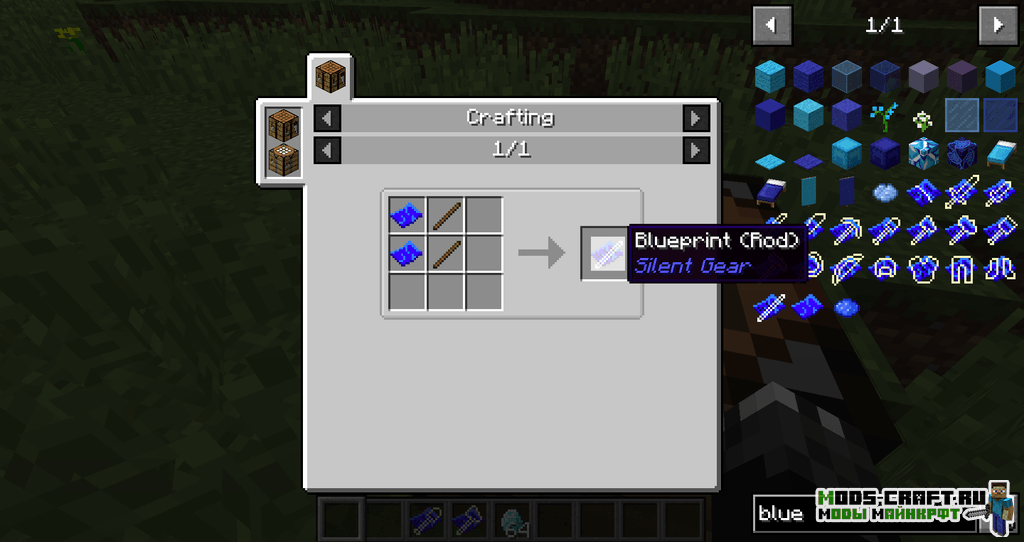Click the lower crafting station catalyst icon
1024x542 pixels.
[283, 160]
